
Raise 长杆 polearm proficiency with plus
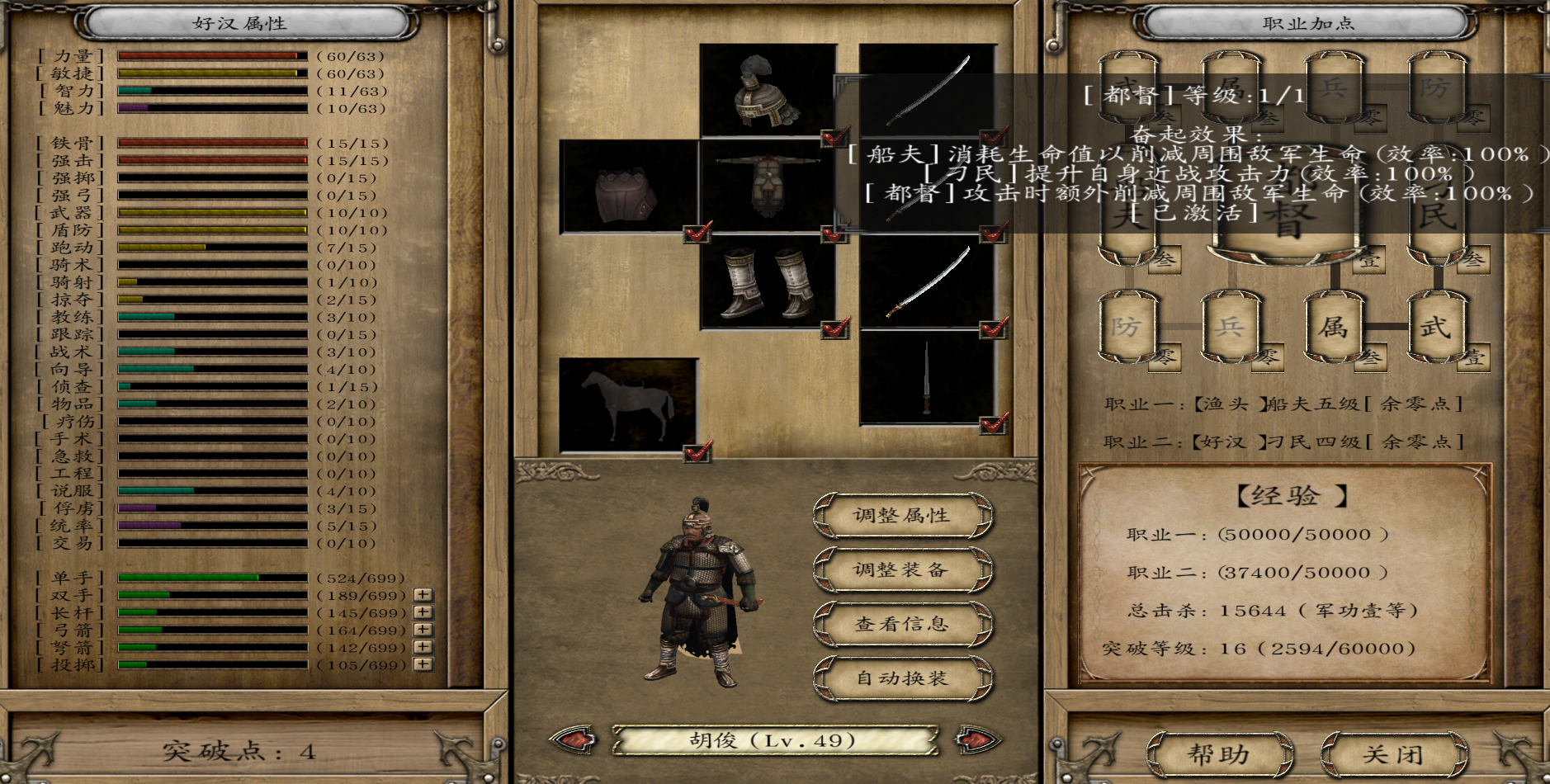[x=423, y=612]
